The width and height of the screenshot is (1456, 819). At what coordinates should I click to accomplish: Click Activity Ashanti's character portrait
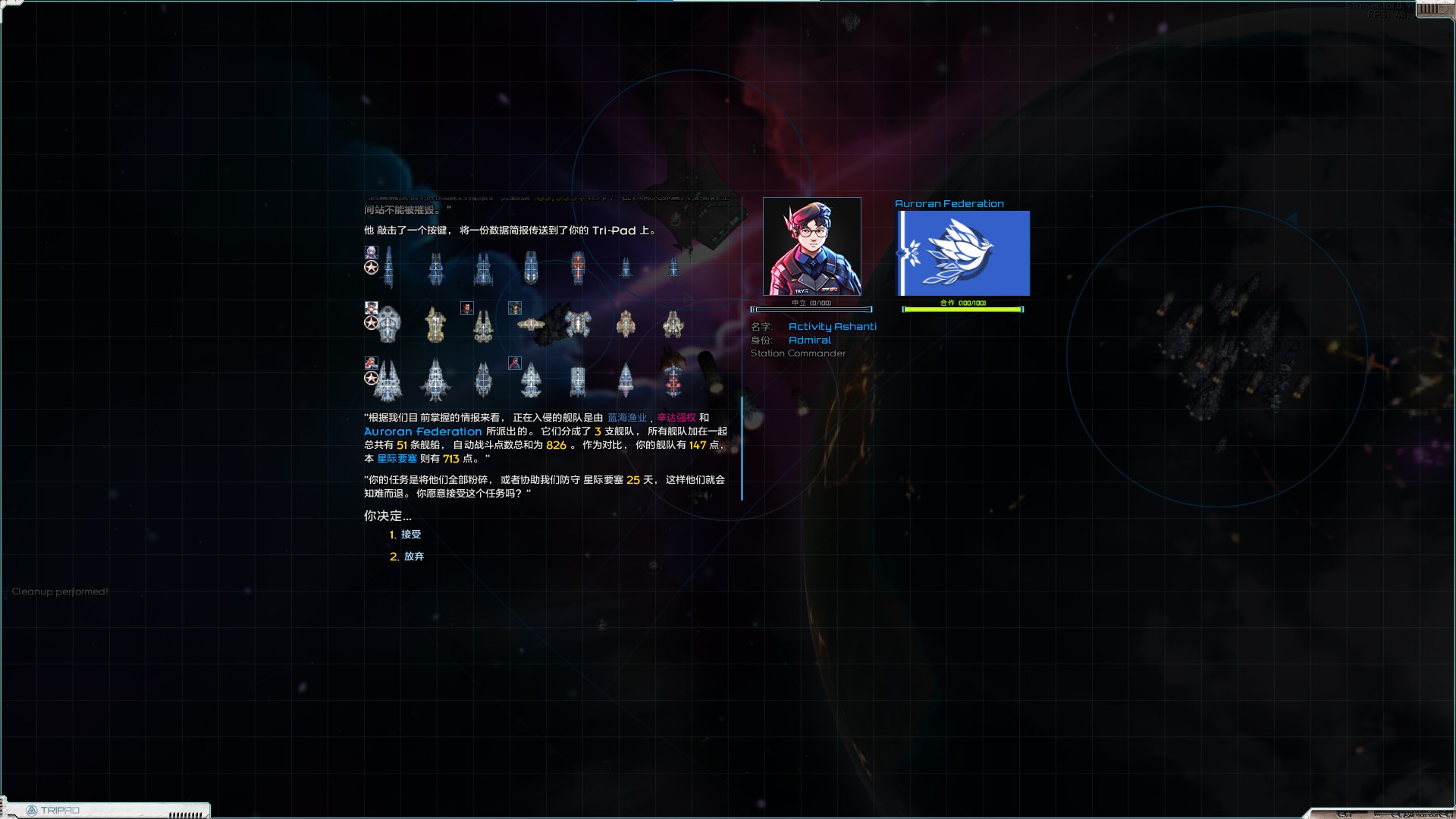pyautogui.click(x=811, y=248)
